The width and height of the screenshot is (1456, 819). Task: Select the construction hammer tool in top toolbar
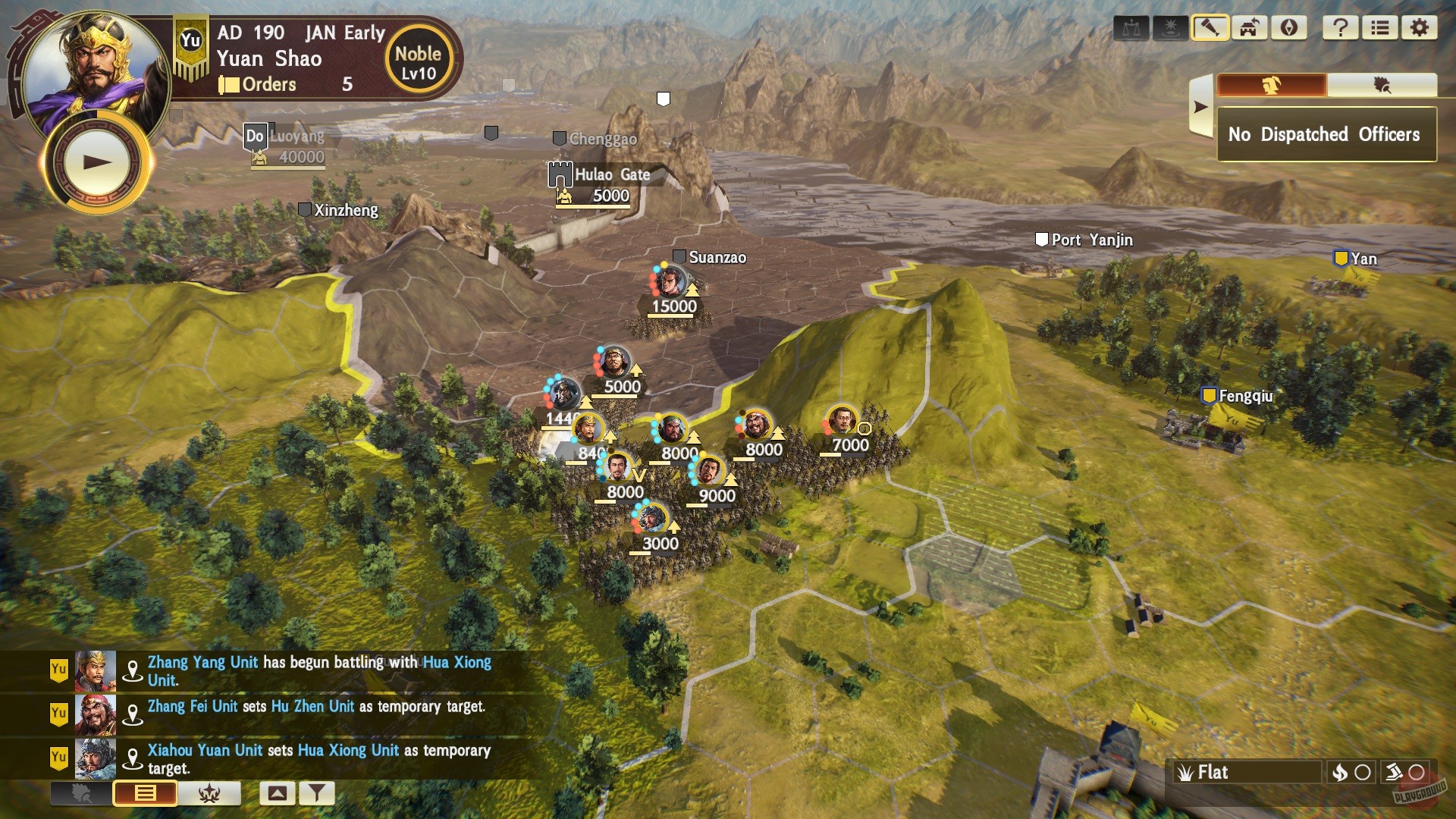[x=1210, y=28]
